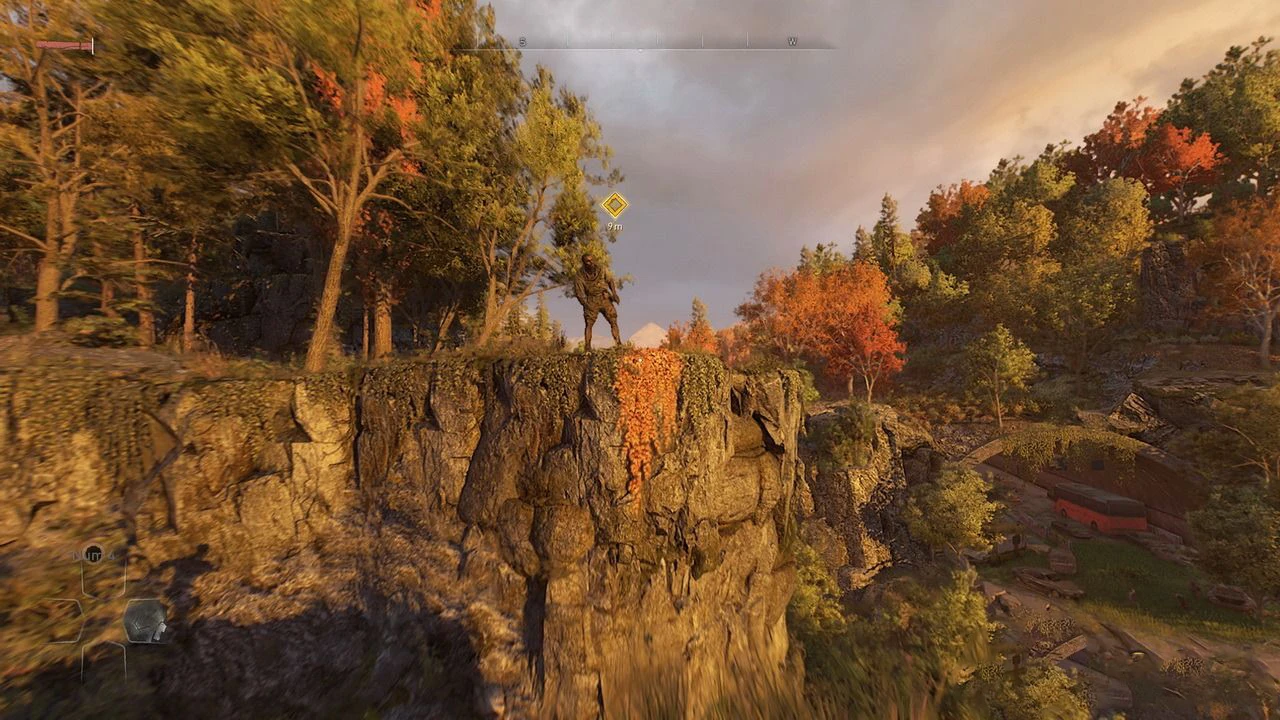
Task: Click the health bar in the top-left corner
Action: pos(62,45)
